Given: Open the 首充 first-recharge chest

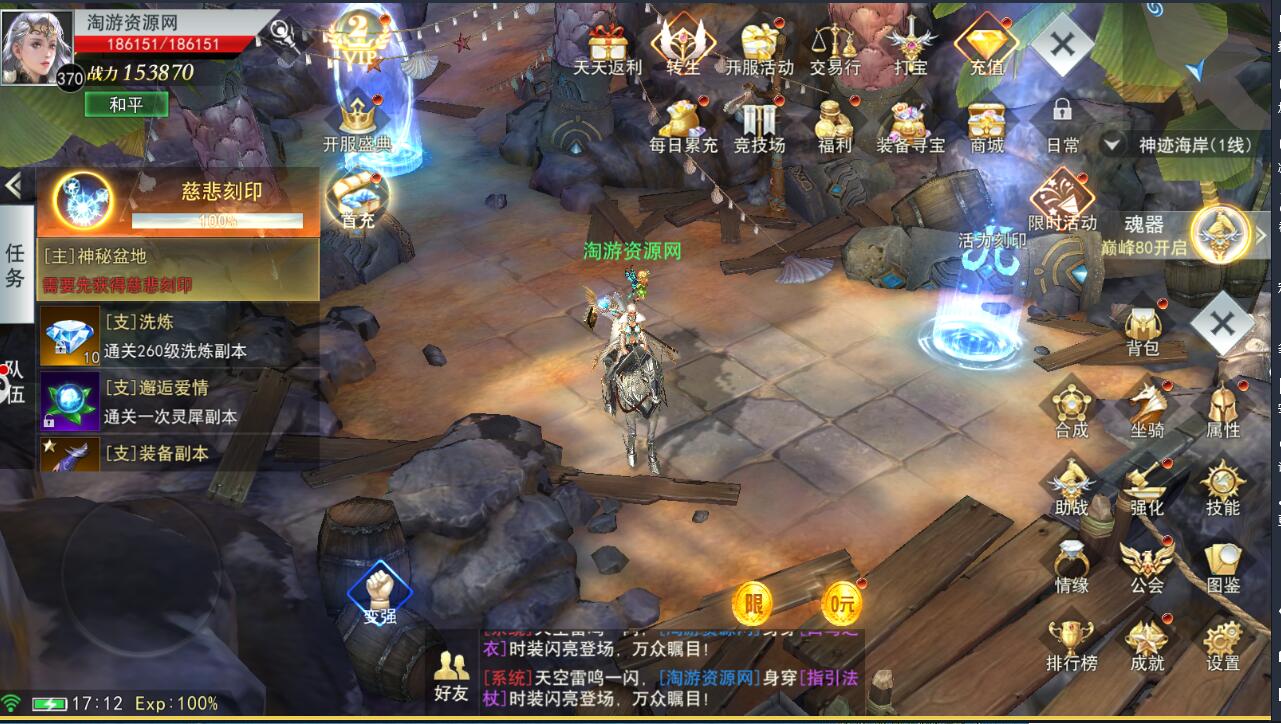Looking at the screenshot, I should 357,198.
